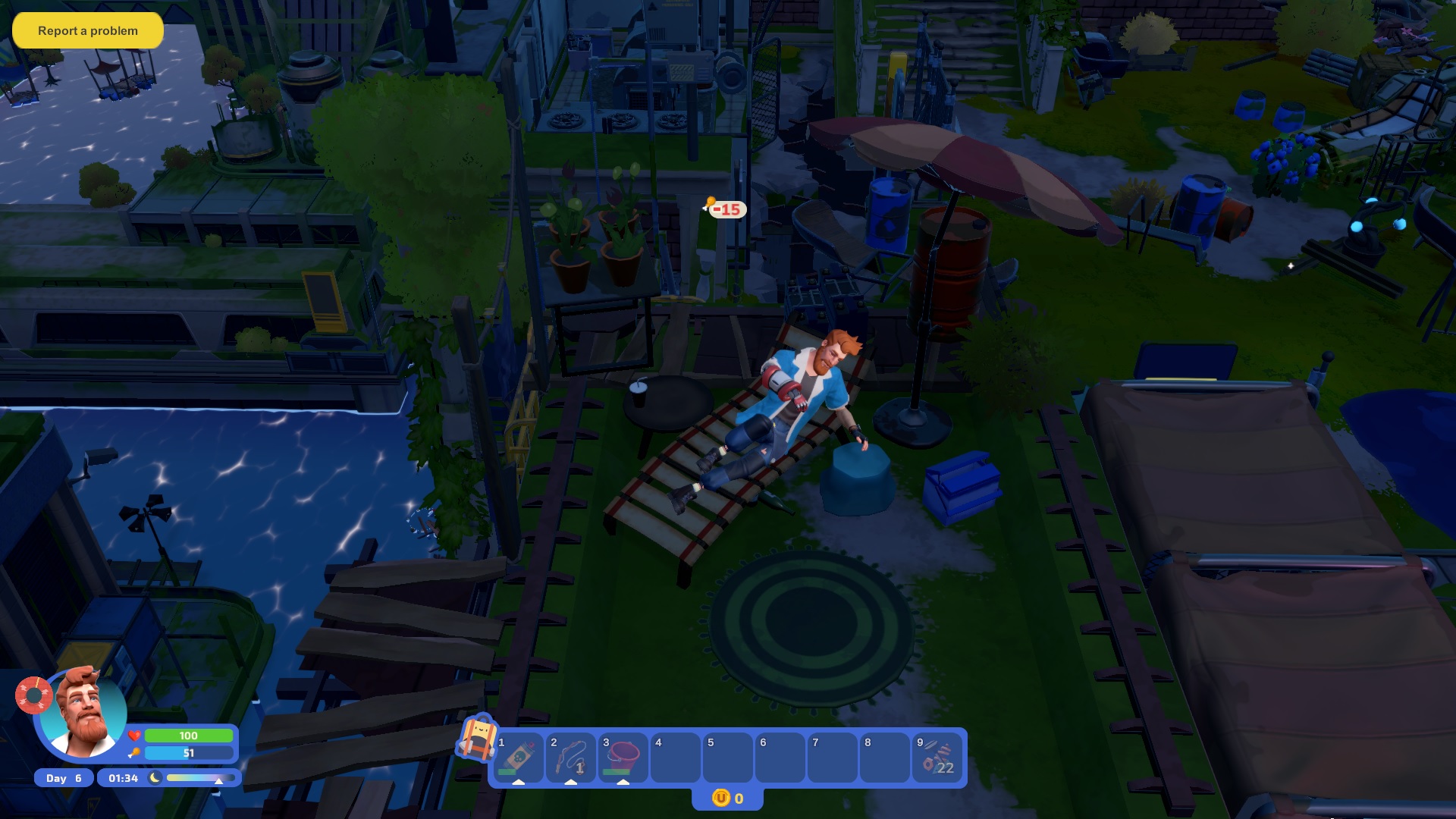Equip the fishing rod in slot 2
This screenshot has width=1456, height=819.
tap(570, 758)
